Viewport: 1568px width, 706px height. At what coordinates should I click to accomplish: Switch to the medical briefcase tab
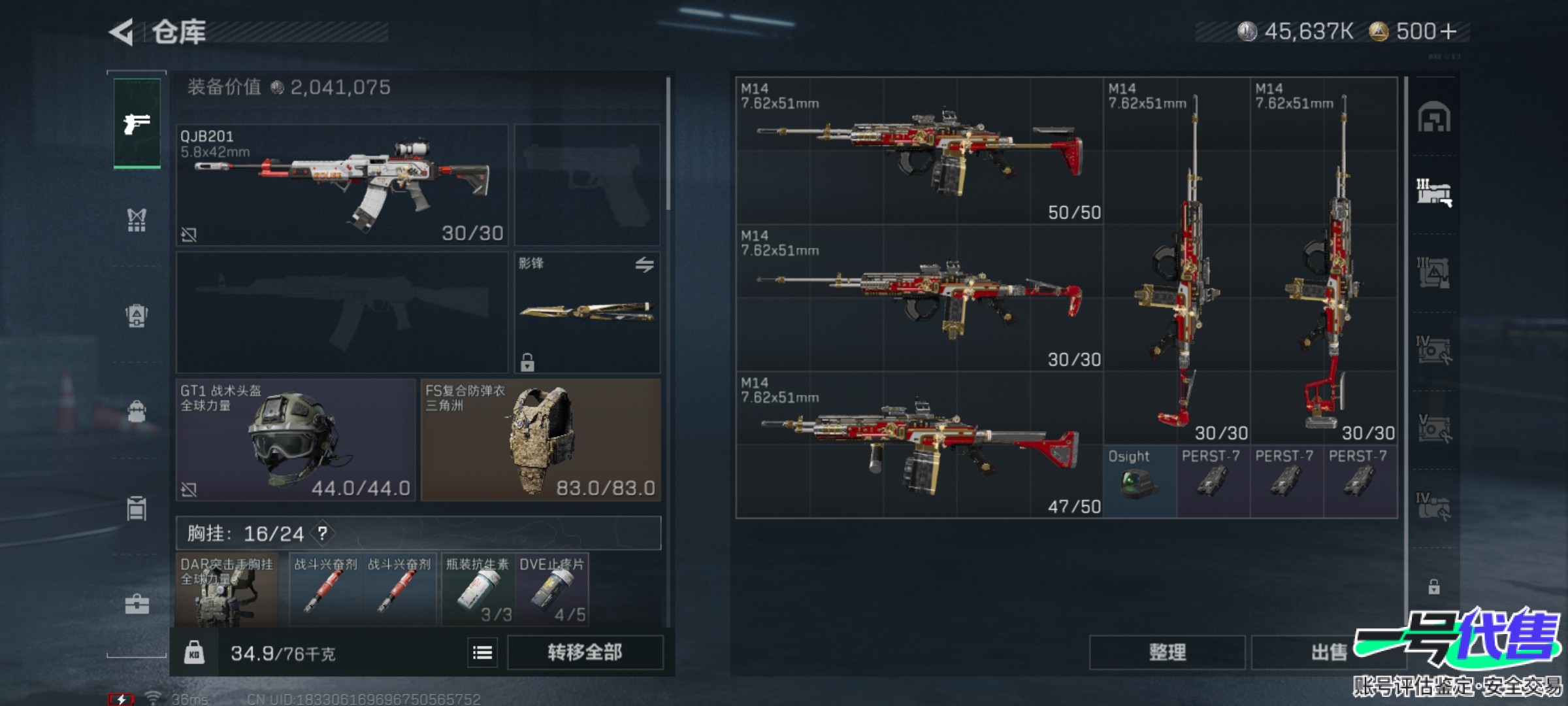[137, 605]
